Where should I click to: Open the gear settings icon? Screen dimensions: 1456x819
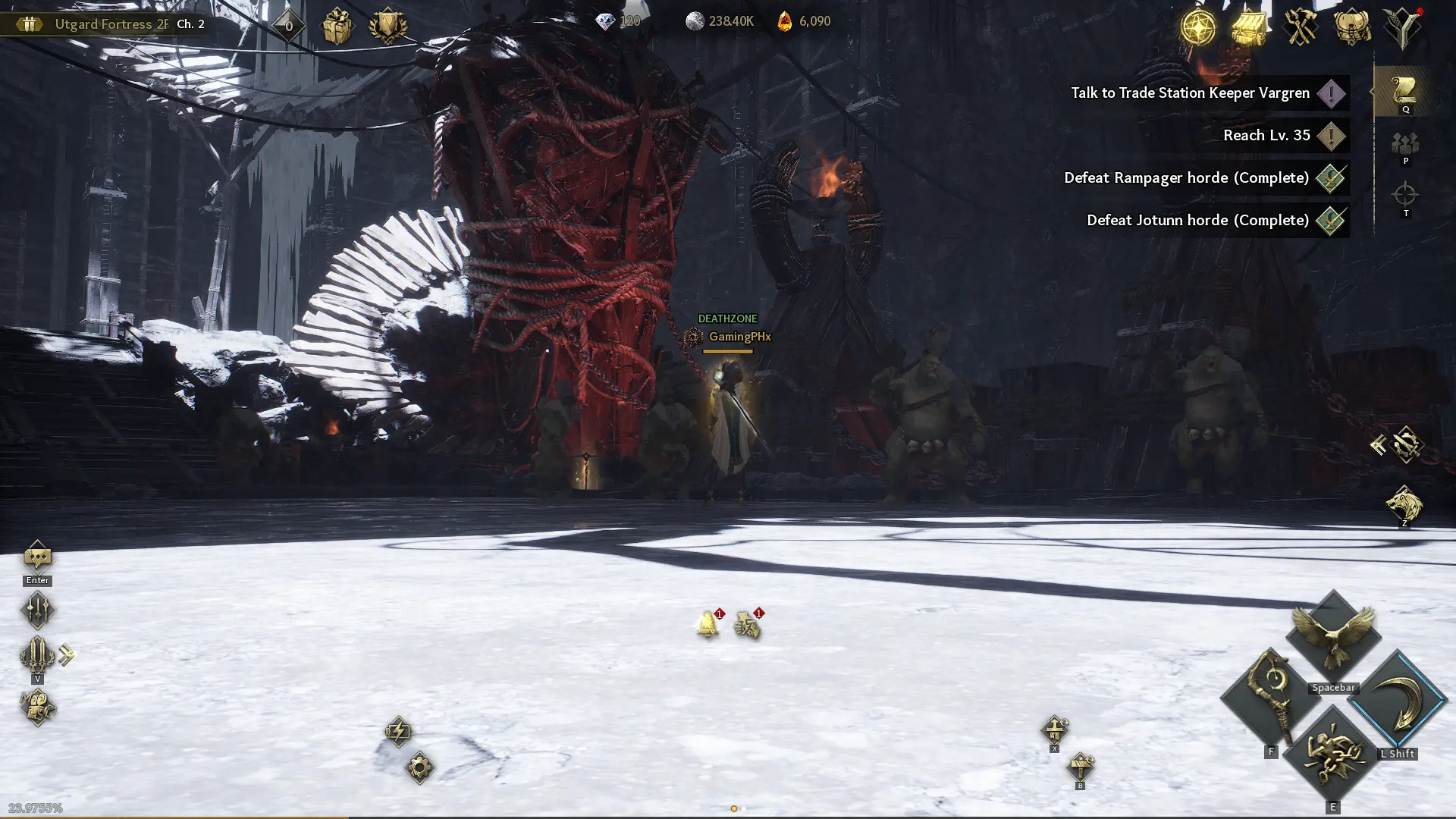click(x=419, y=767)
